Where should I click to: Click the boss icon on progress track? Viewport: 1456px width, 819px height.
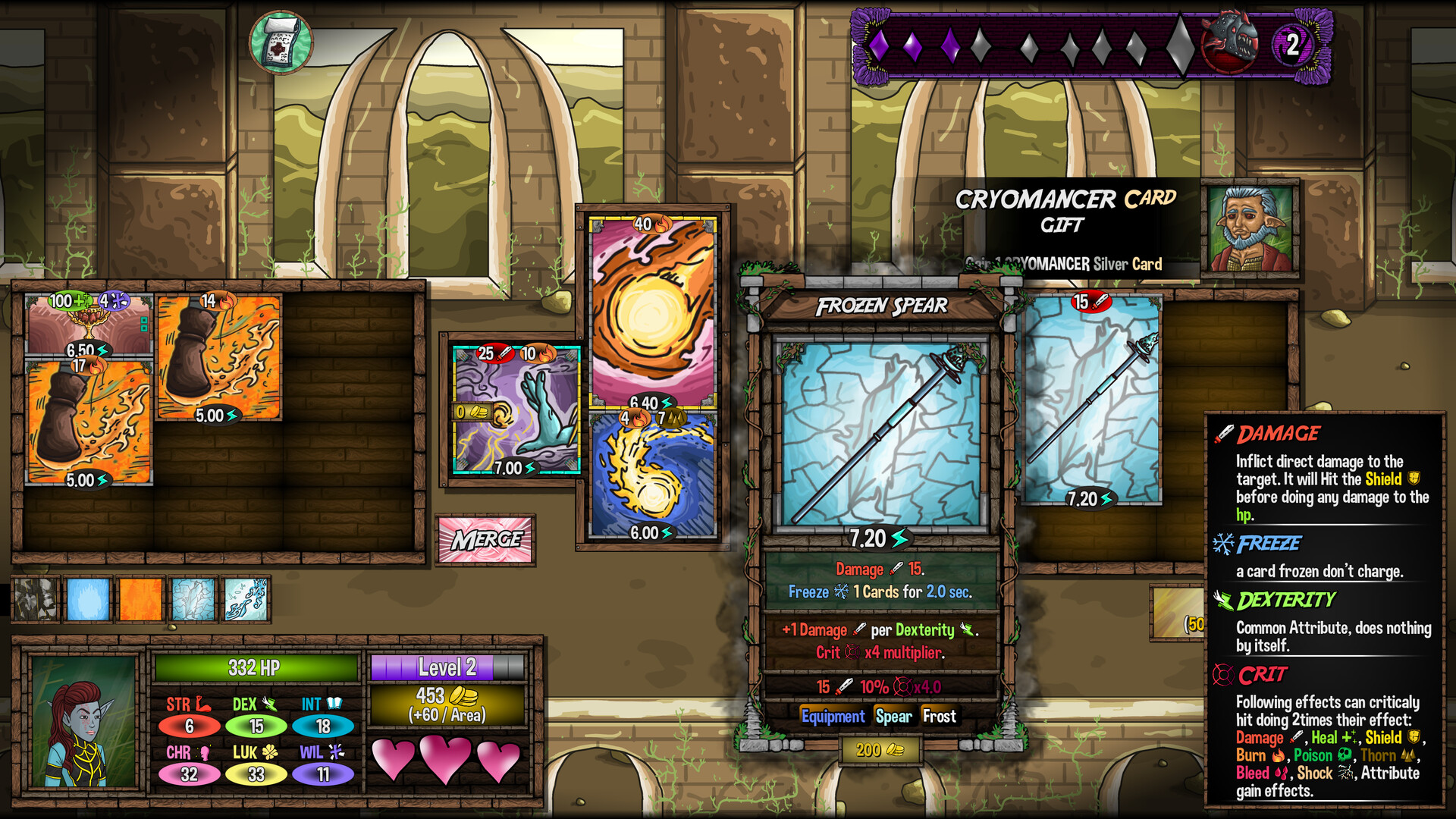pyautogui.click(x=1228, y=42)
